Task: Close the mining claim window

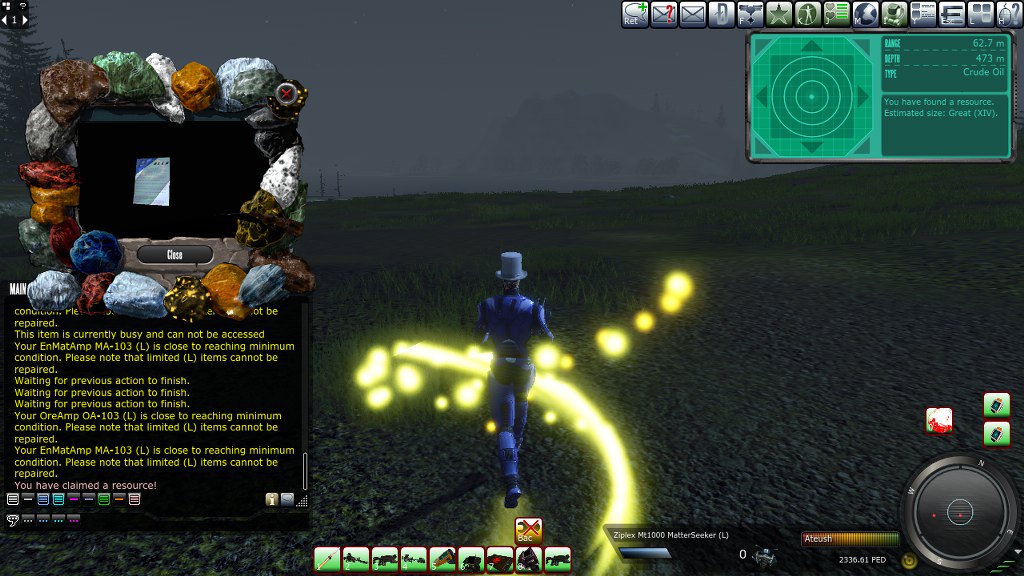Action: click(175, 254)
